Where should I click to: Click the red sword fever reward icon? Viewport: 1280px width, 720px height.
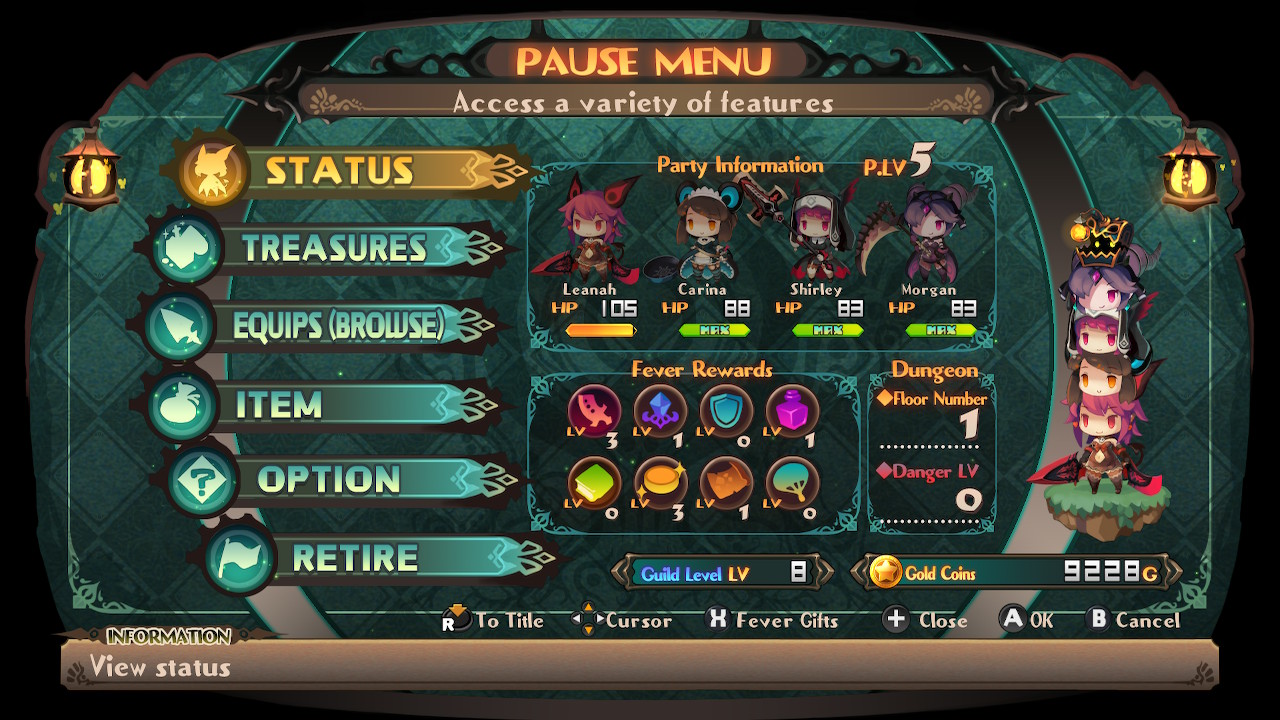pyautogui.click(x=594, y=410)
